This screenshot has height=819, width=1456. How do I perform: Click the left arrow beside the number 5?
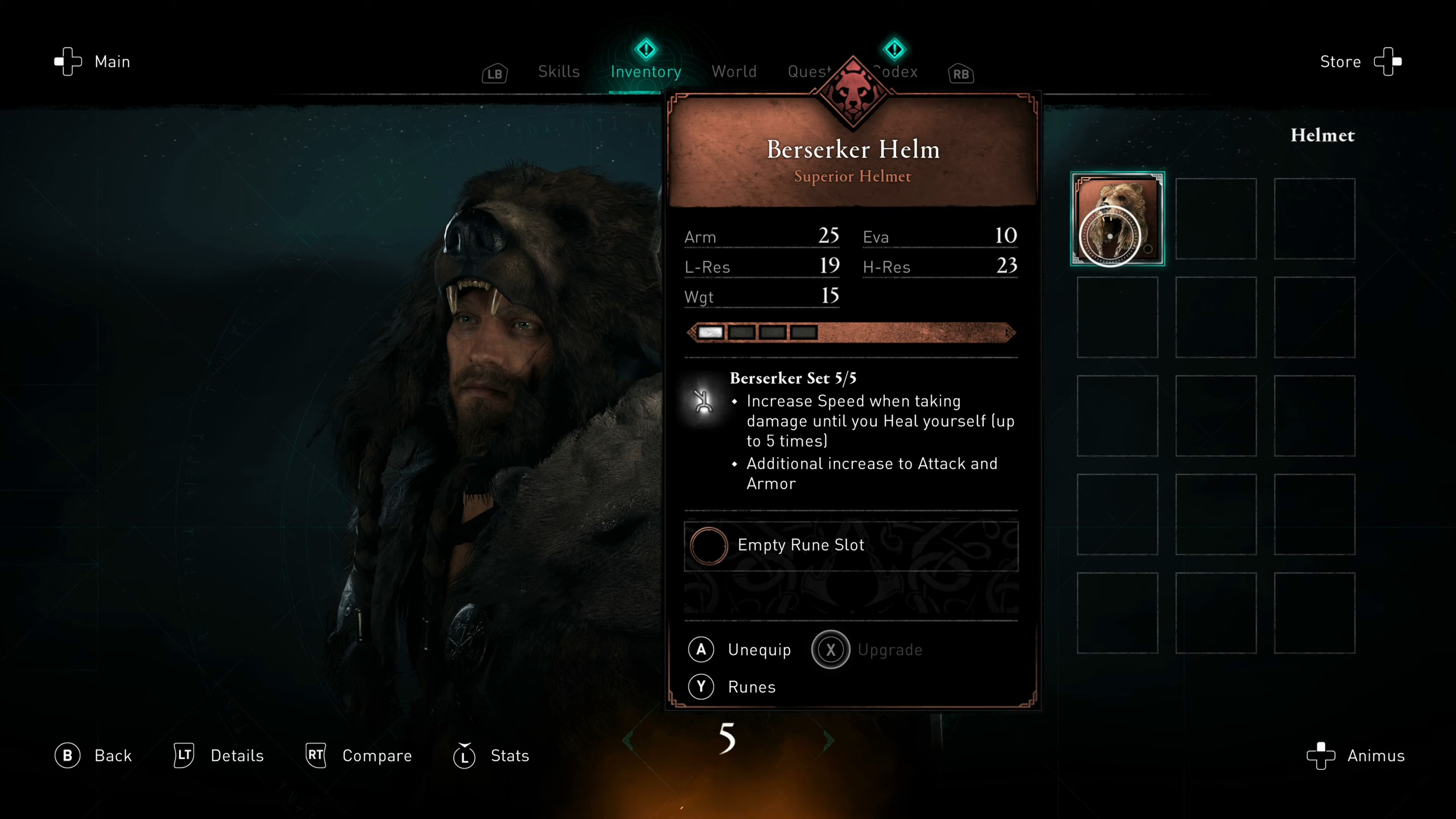(628, 741)
